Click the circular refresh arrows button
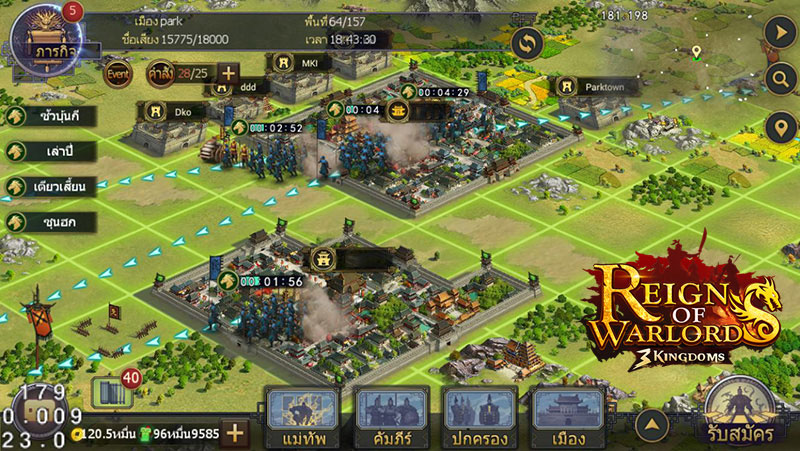 click(527, 43)
